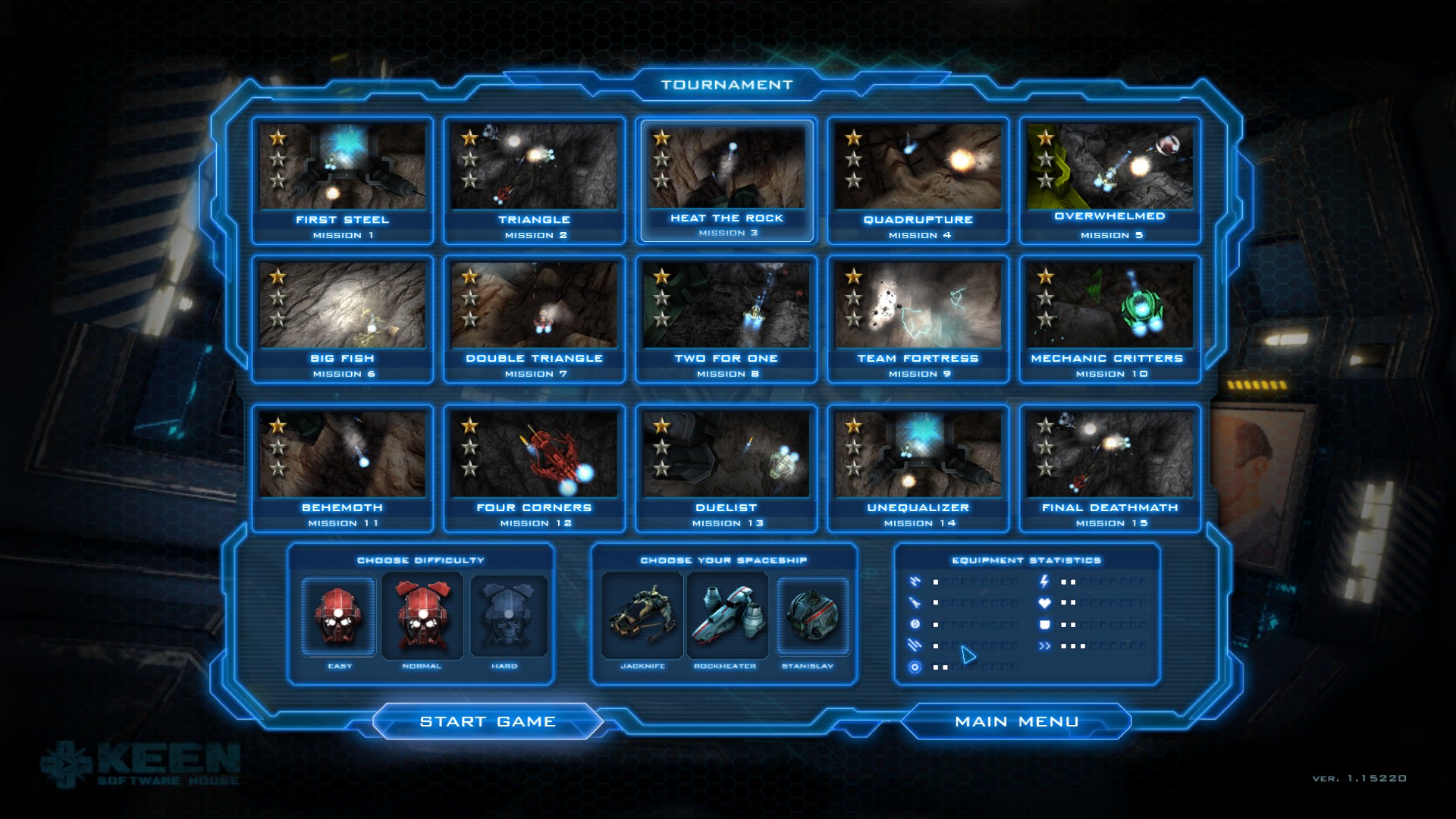
Task: Choose the Triangle mission tile
Action: click(535, 180)
